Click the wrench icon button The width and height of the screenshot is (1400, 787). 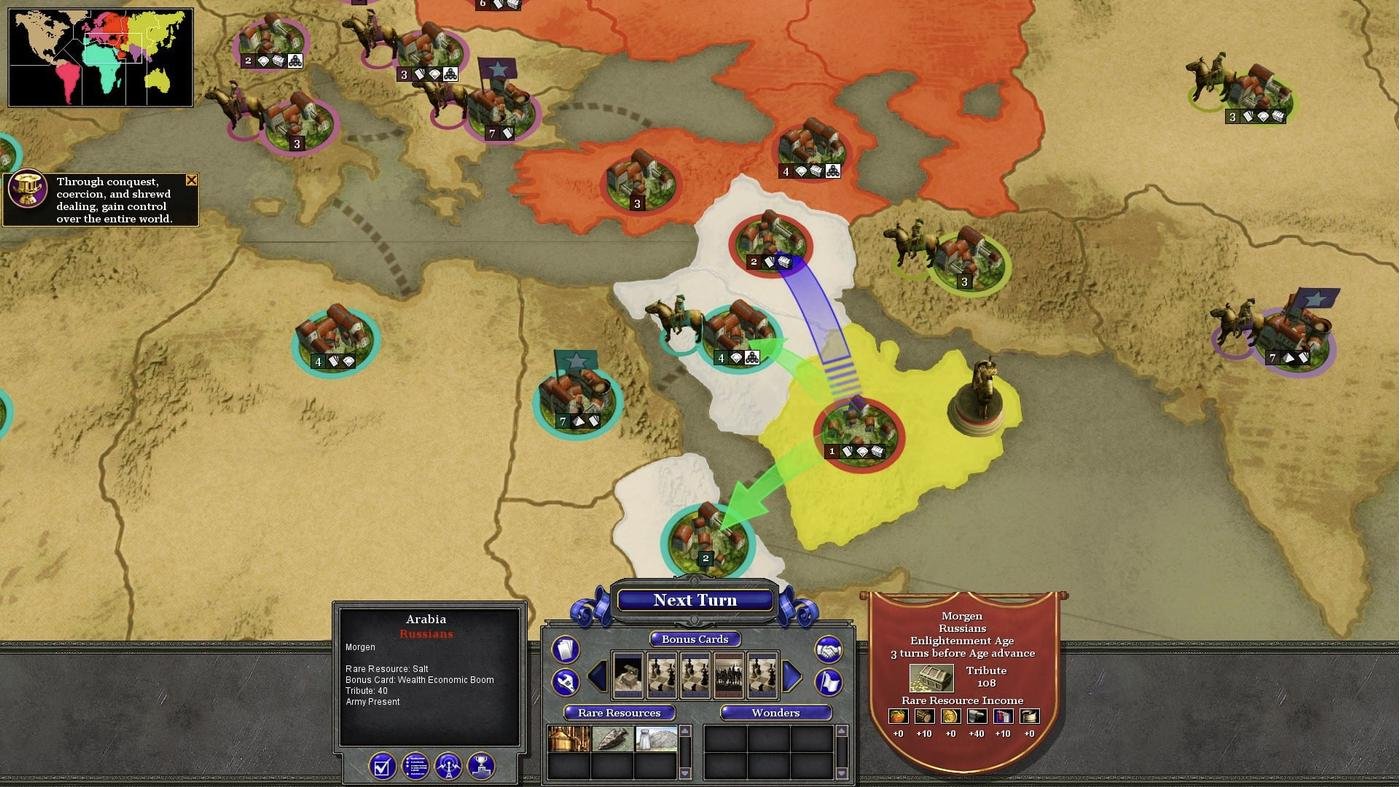point(565,682)
